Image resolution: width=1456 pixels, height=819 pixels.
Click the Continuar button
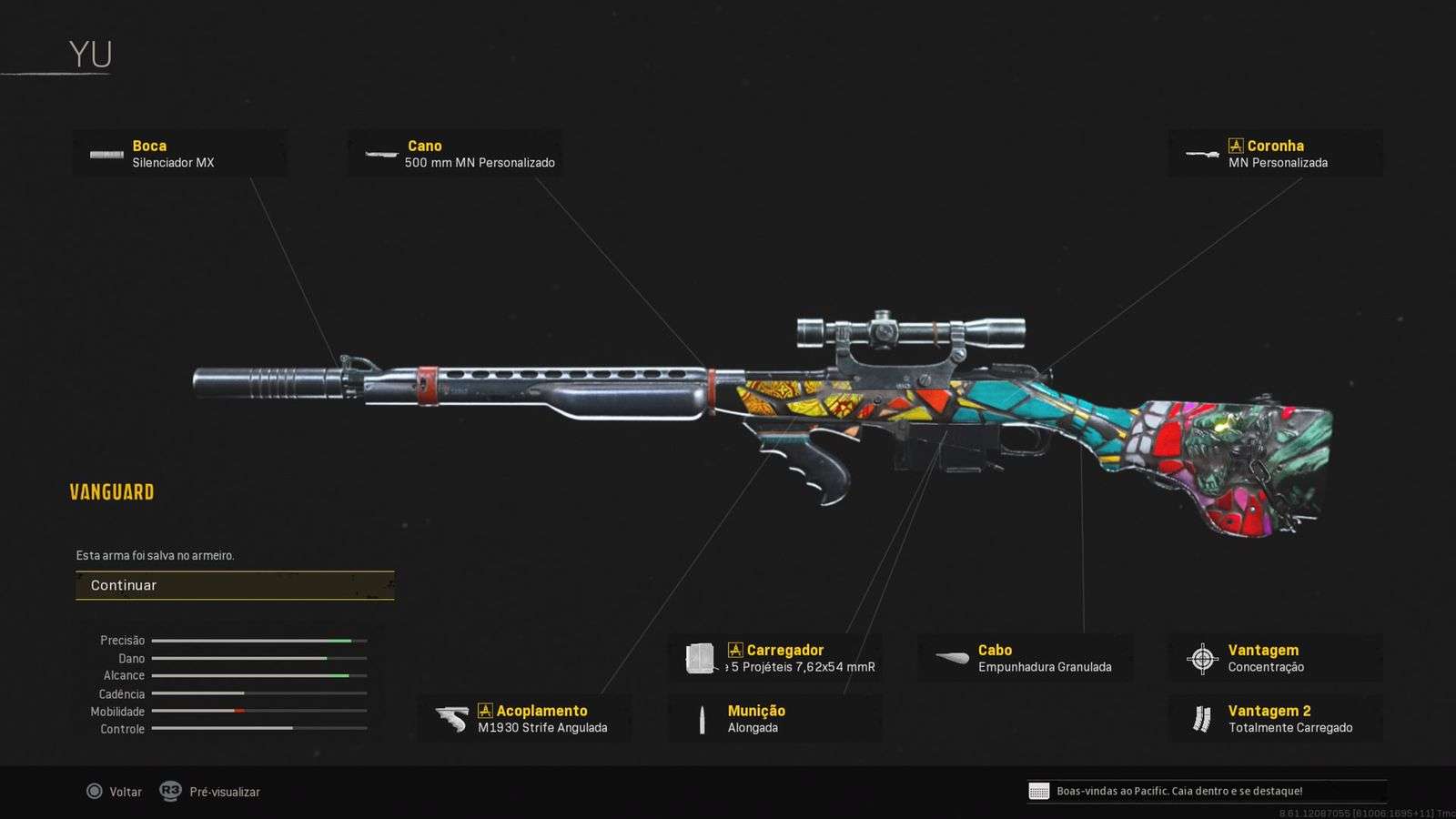(235, 585)
